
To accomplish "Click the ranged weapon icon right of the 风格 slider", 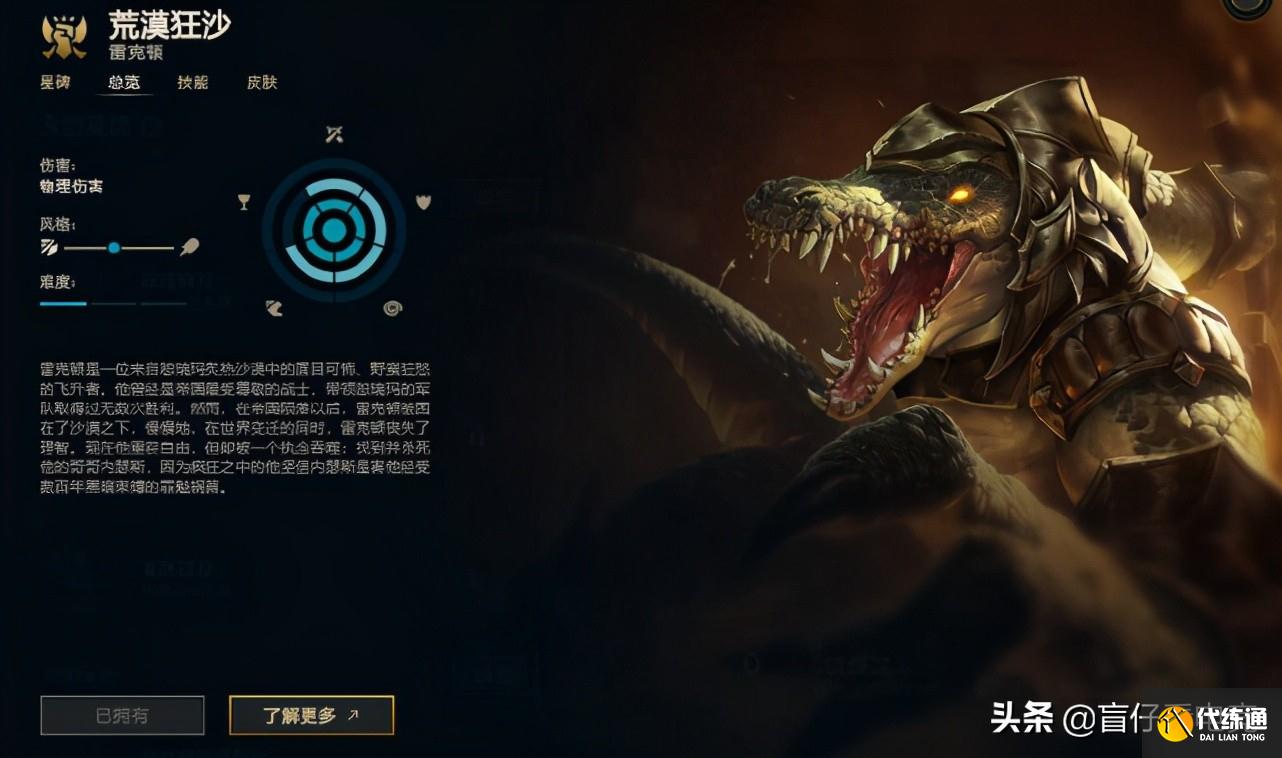I will click(190, 247).
